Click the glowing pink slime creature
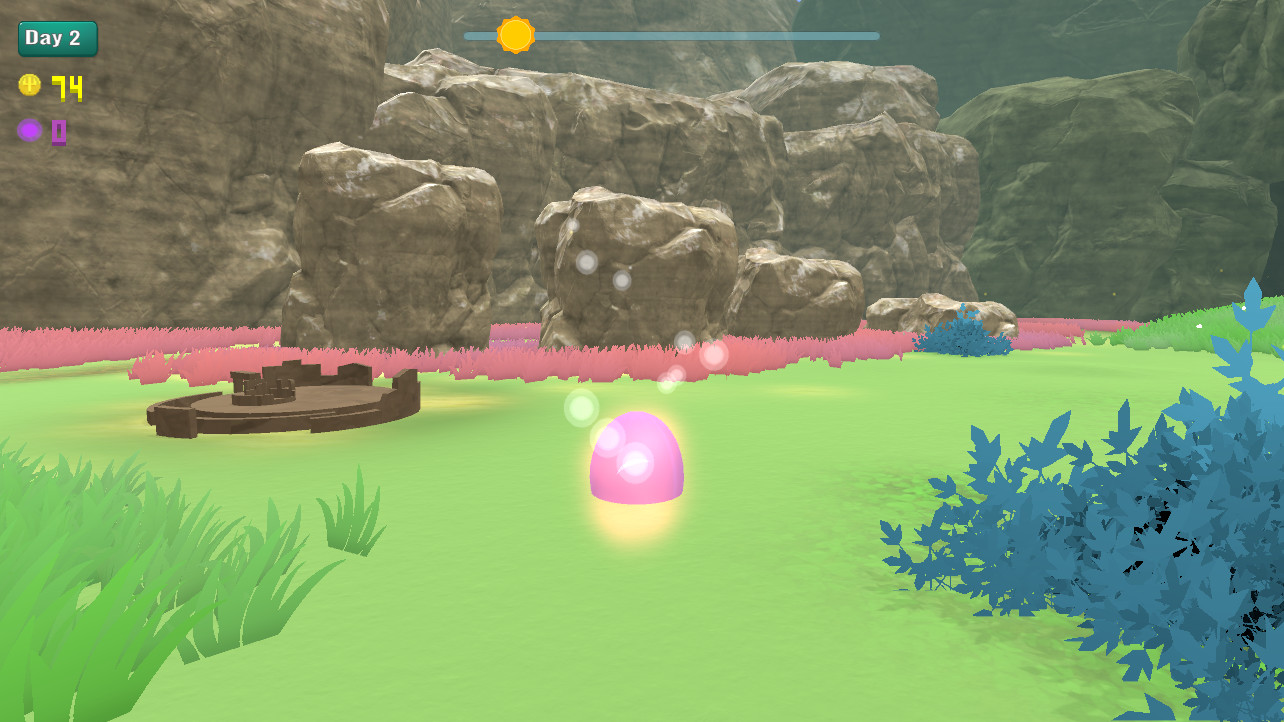Screen dimensions: 1284x722 click(x=637, y=460)
